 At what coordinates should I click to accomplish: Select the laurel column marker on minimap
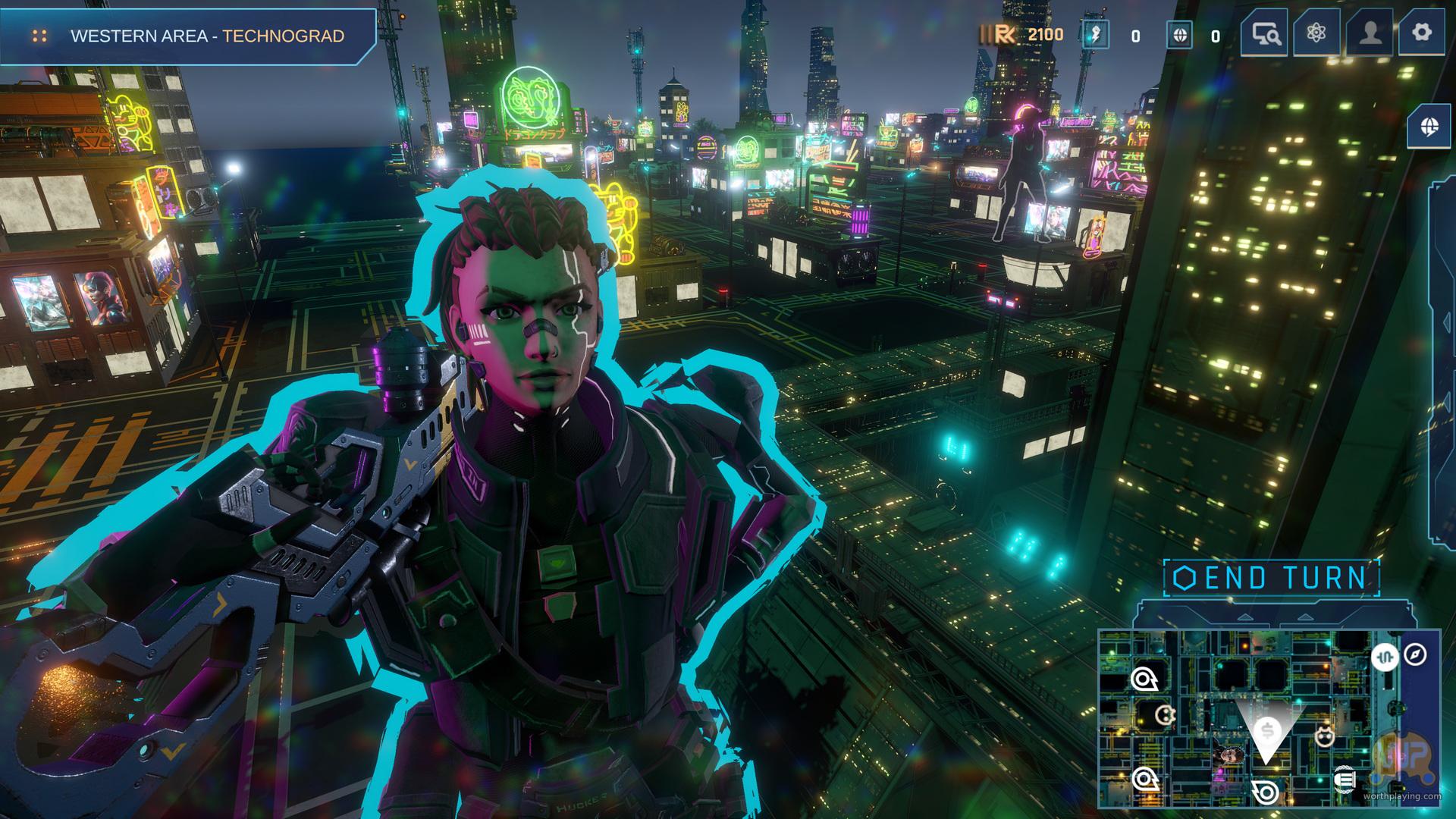coord(1344,779)
